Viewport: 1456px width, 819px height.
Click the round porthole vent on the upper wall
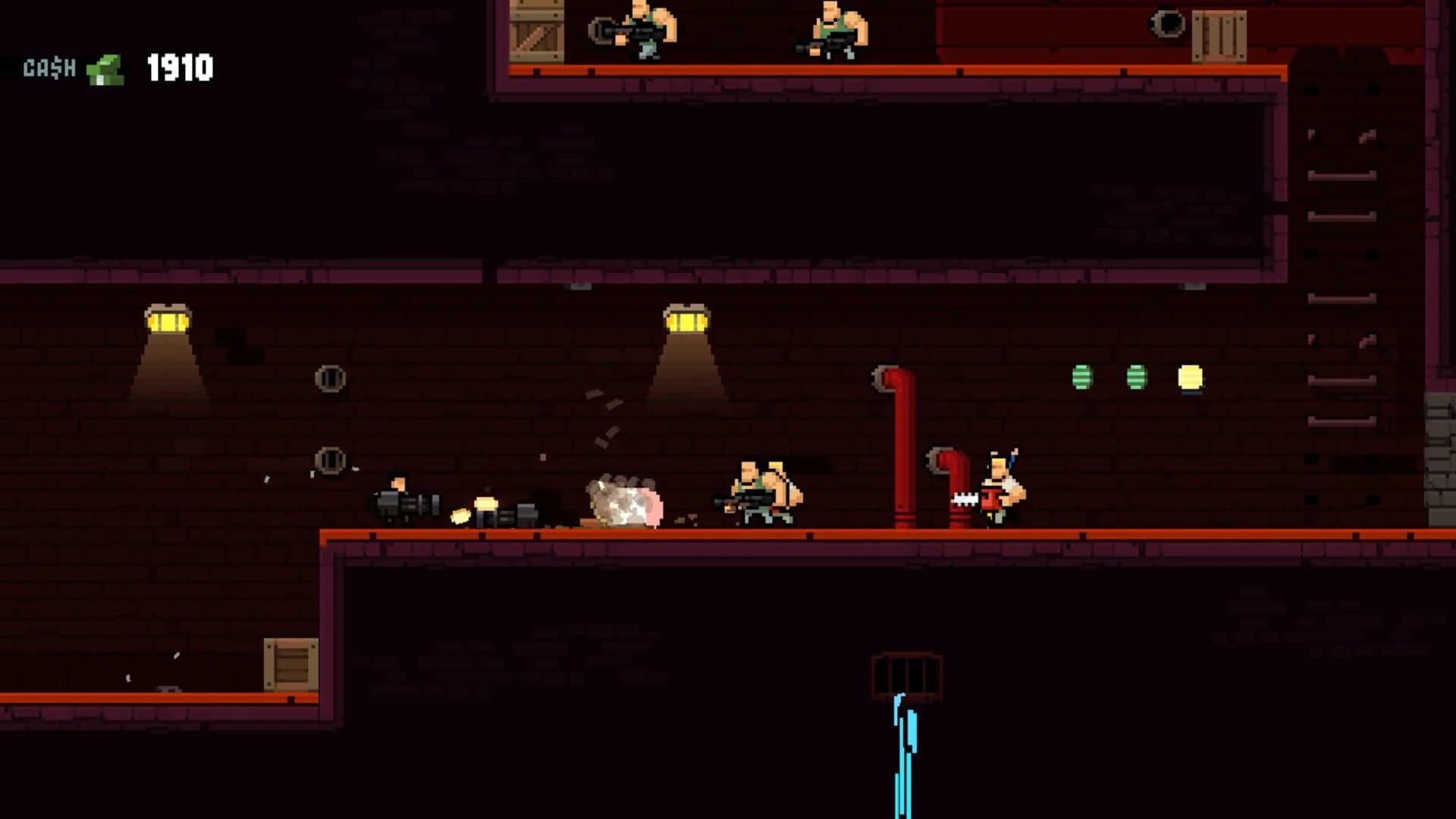tap(331, 378)
